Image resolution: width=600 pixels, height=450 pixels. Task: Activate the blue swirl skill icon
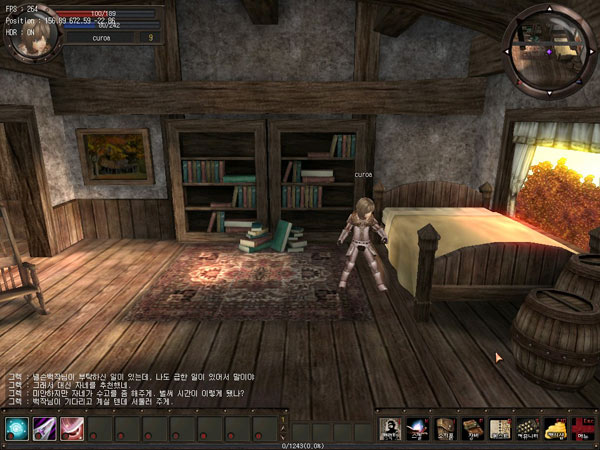[x=15, y=429]
